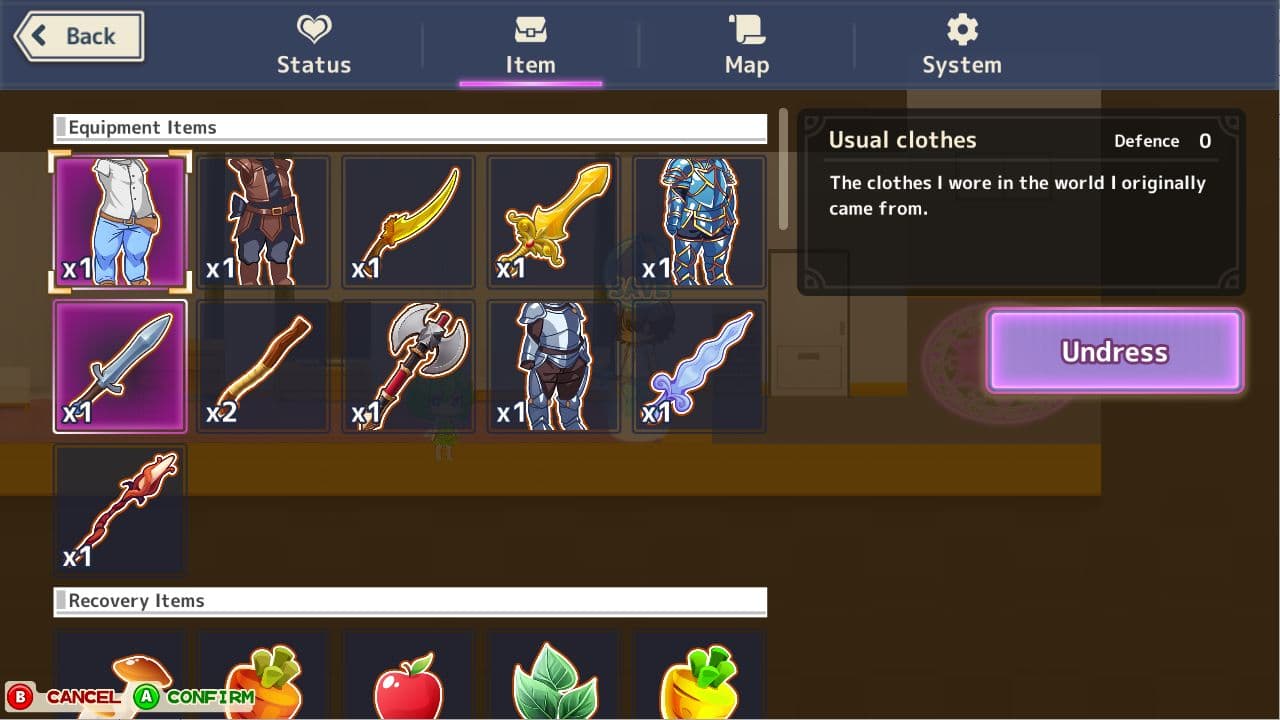1280x720 pixels.
Task: Pick the battle axe equipment item
Action: point(408,365)
